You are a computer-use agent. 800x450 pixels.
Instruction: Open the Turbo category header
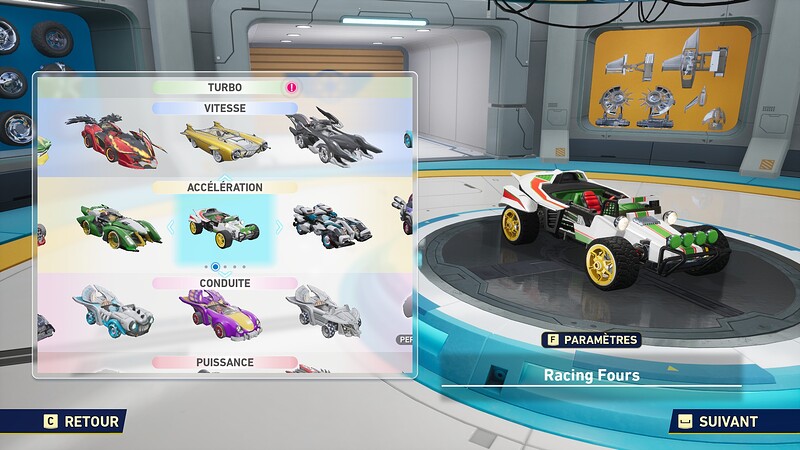pos(224,88)
